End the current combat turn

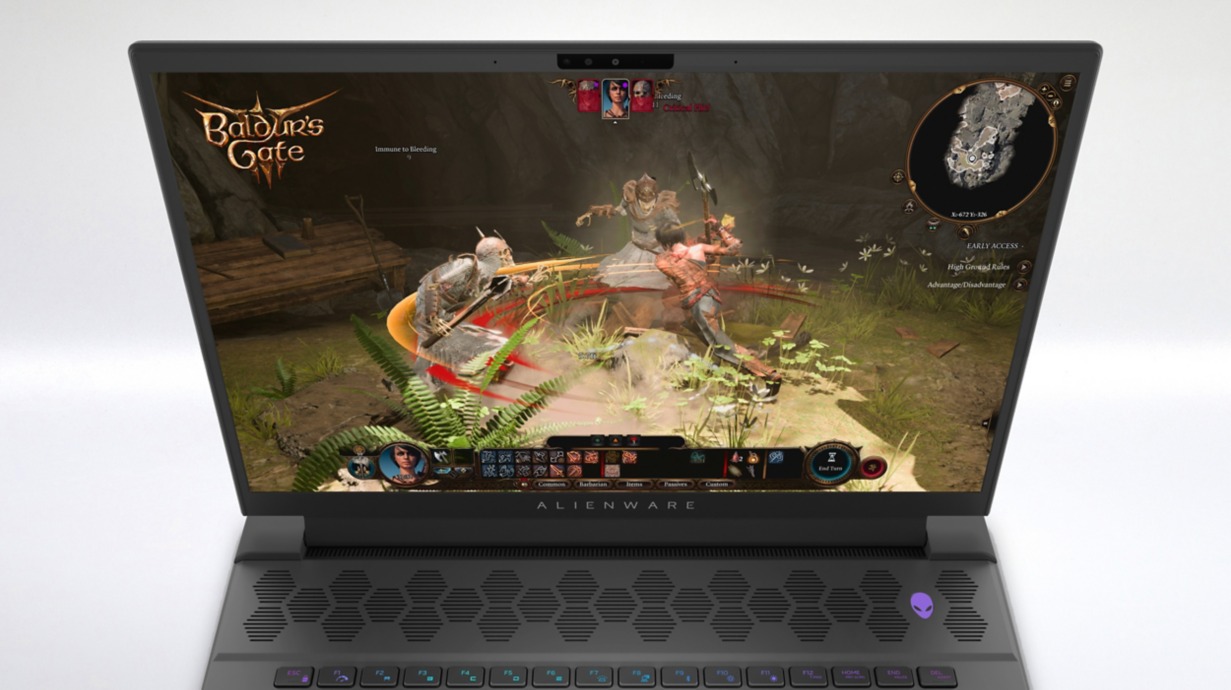[x=831, y=463]
